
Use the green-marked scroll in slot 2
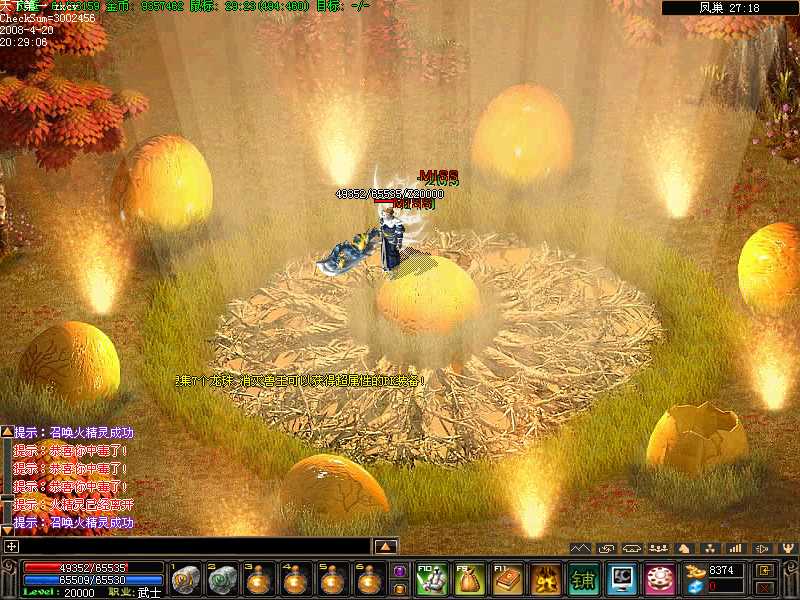tap(223, 579)
